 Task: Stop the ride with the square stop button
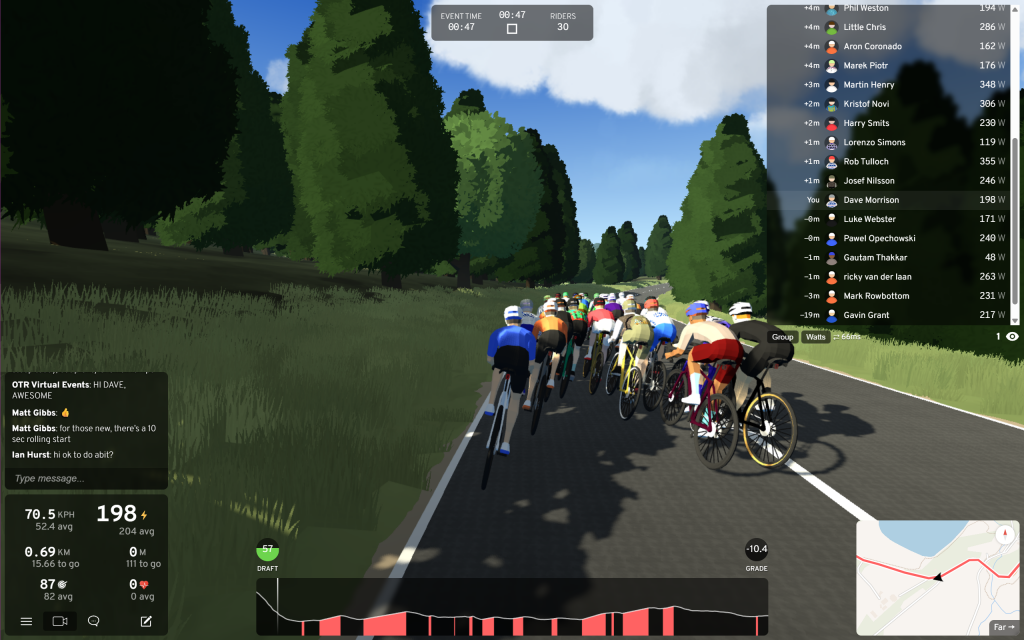click(512, 29)
